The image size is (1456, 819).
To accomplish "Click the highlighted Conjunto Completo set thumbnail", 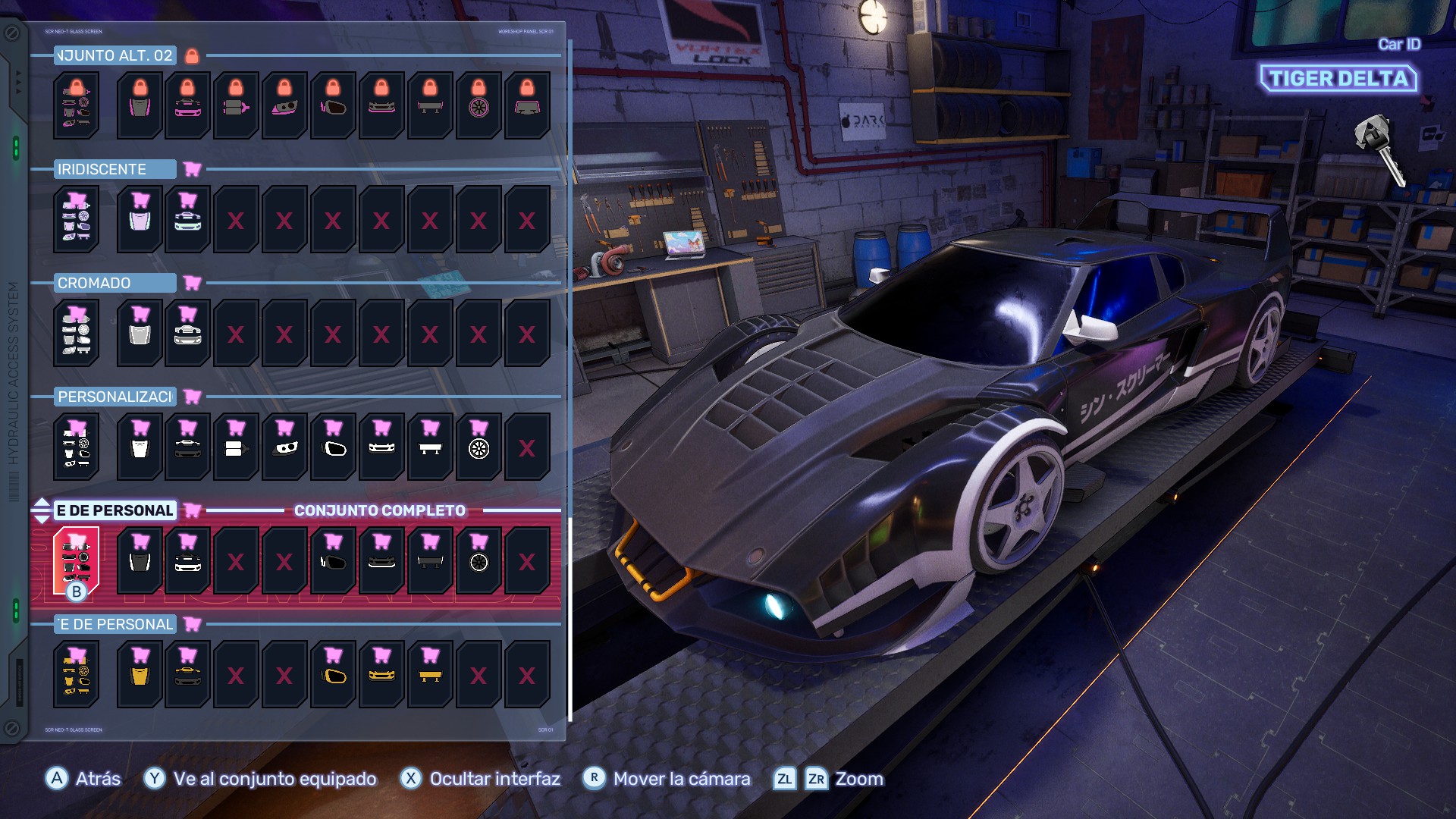I will tap(77, 560).
